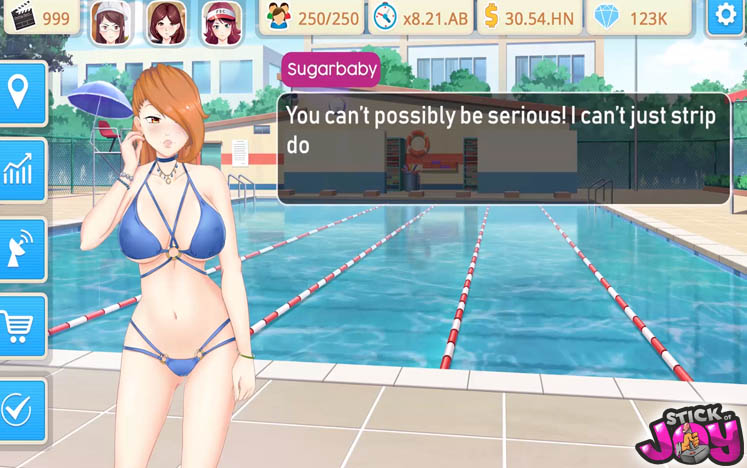Click the clock speed multiplier display
Image resolution: width=747 pixels, height=468 pixels.
click(420, 18)
